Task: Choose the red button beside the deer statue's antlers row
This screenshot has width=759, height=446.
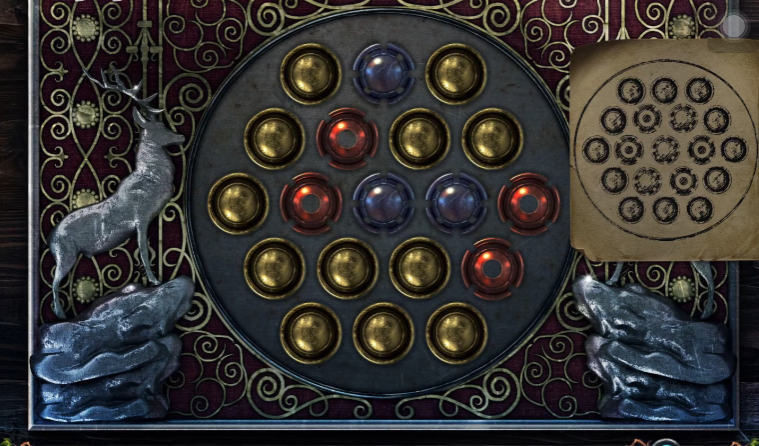Action: [x=347, y=138]
